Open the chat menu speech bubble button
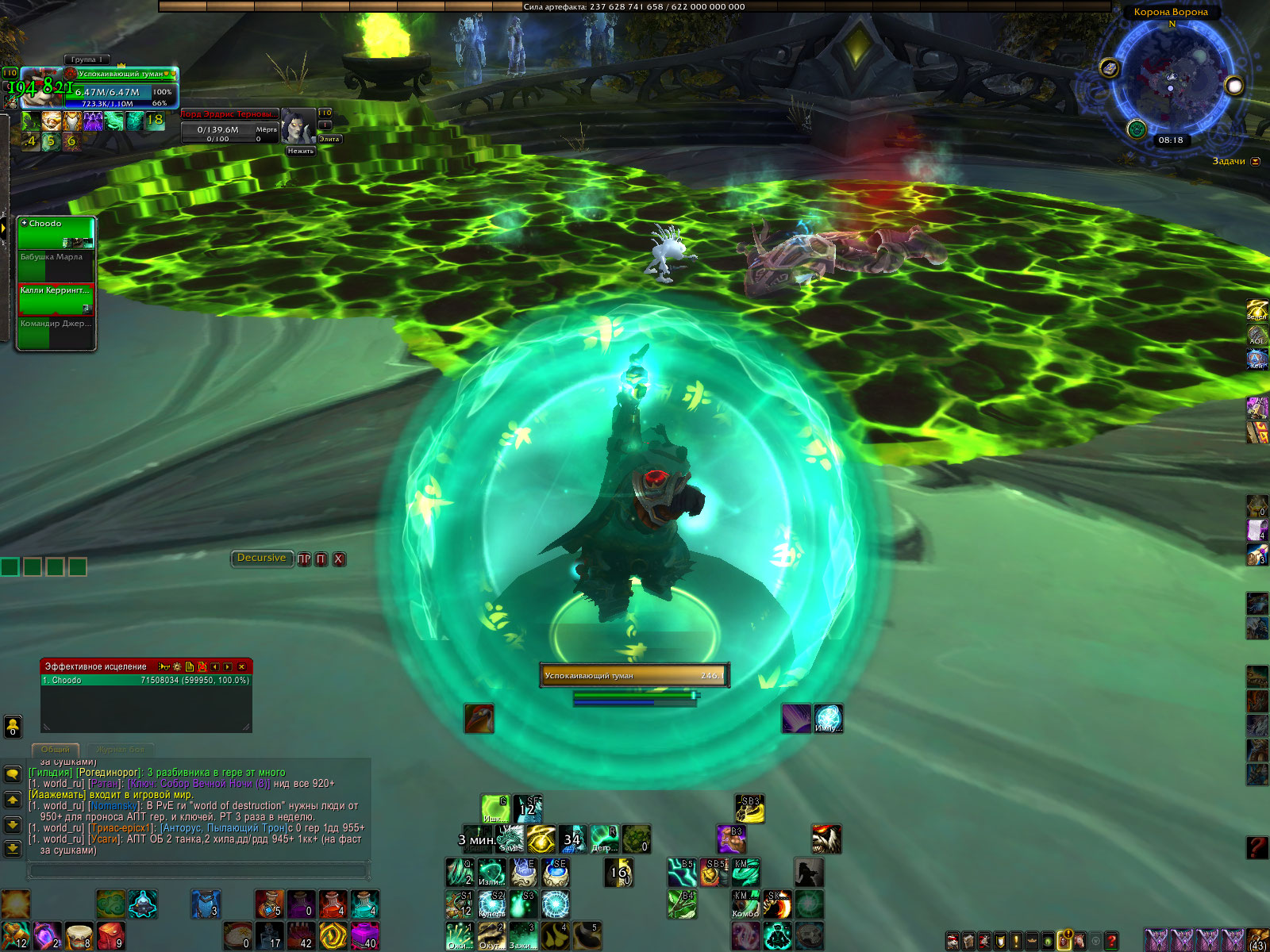This screenshot has height=952, width=1270. pyautogui.click(x=13, y=773)
